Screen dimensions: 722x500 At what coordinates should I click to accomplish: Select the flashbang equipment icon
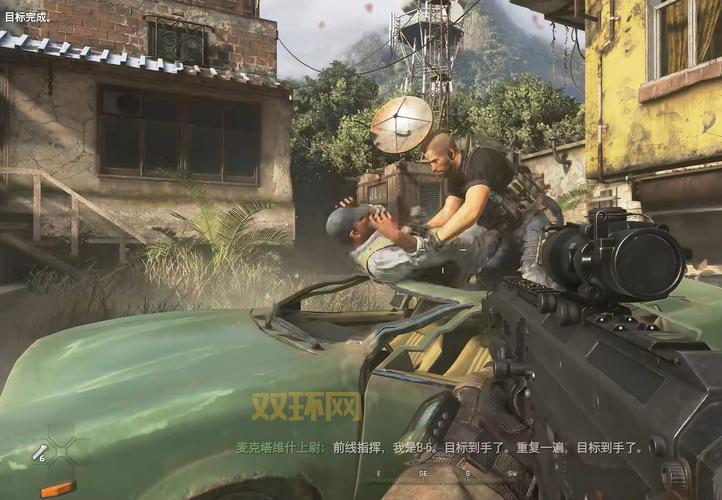39,453
